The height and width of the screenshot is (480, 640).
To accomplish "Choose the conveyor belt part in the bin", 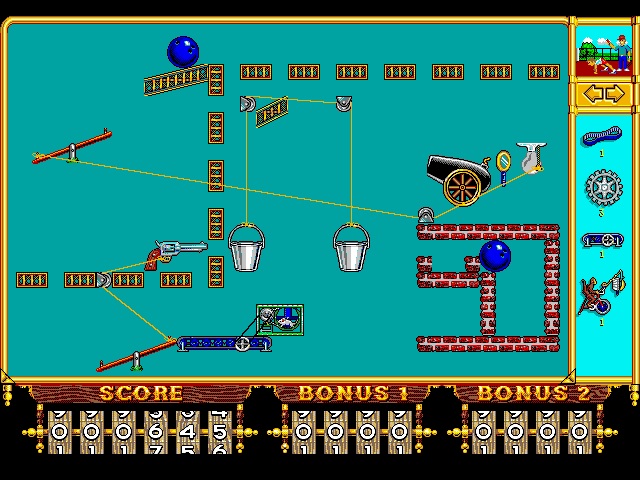I will click(602, 240).
